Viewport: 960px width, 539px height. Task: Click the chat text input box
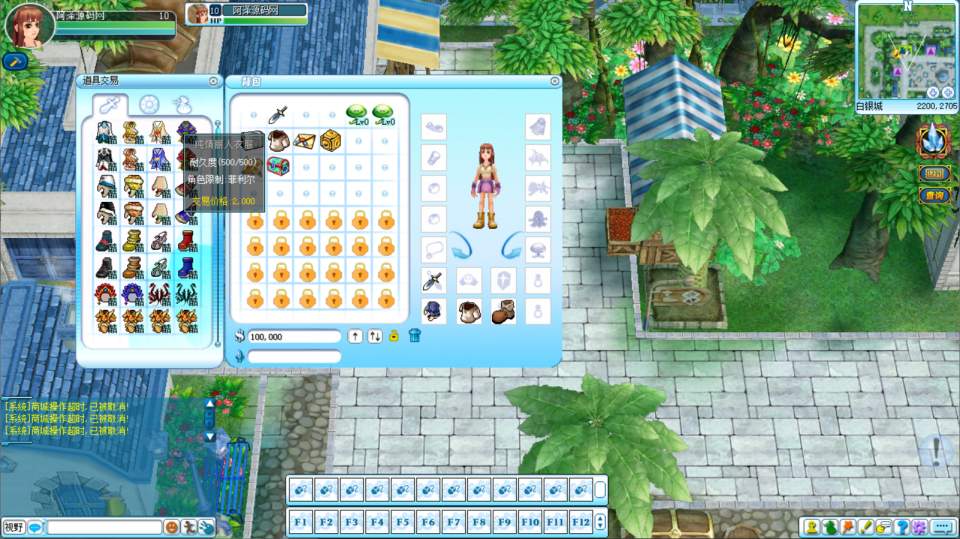[104, 527]
